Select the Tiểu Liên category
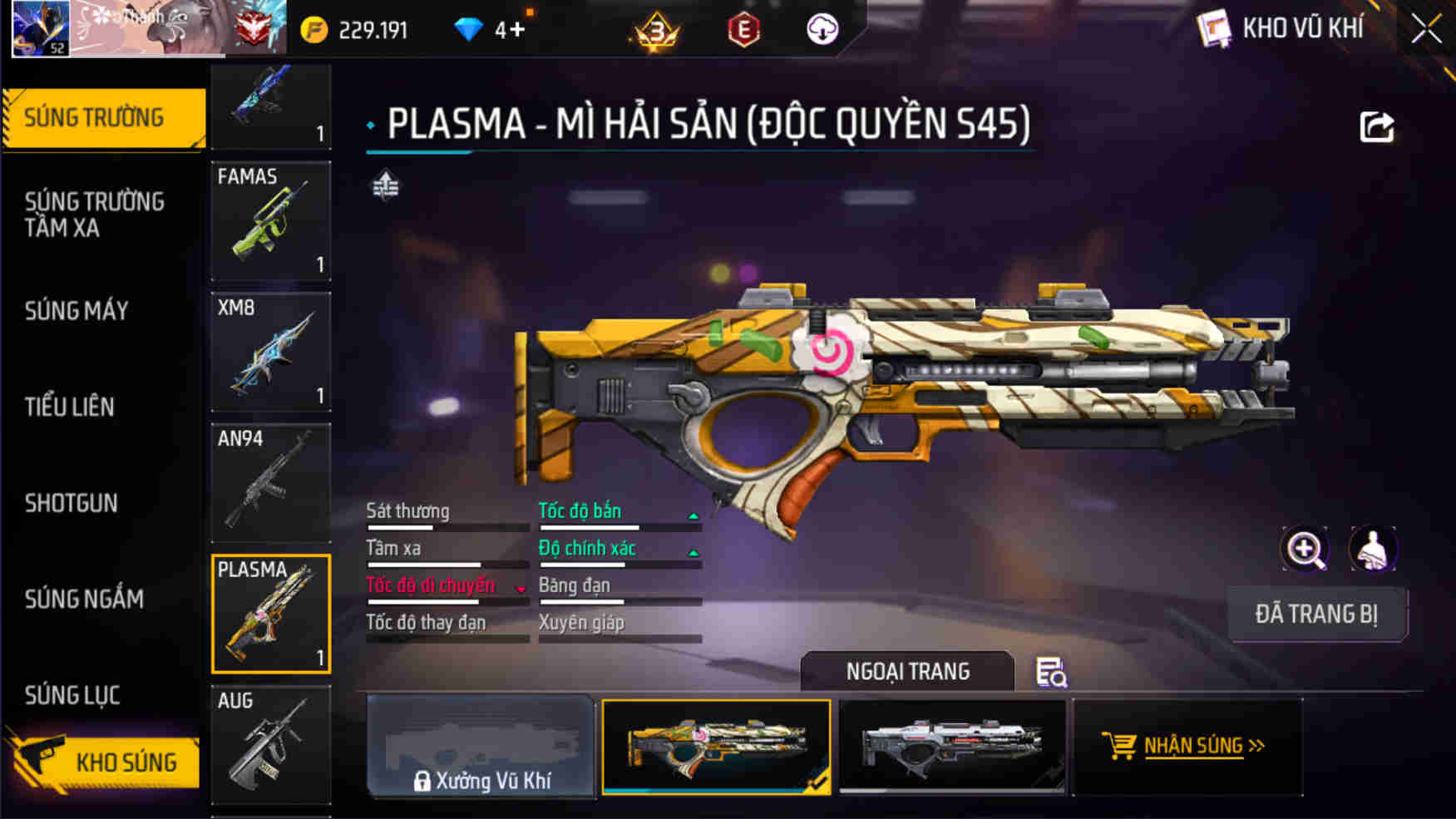1456x819 pixels. [x=69, y=407]
